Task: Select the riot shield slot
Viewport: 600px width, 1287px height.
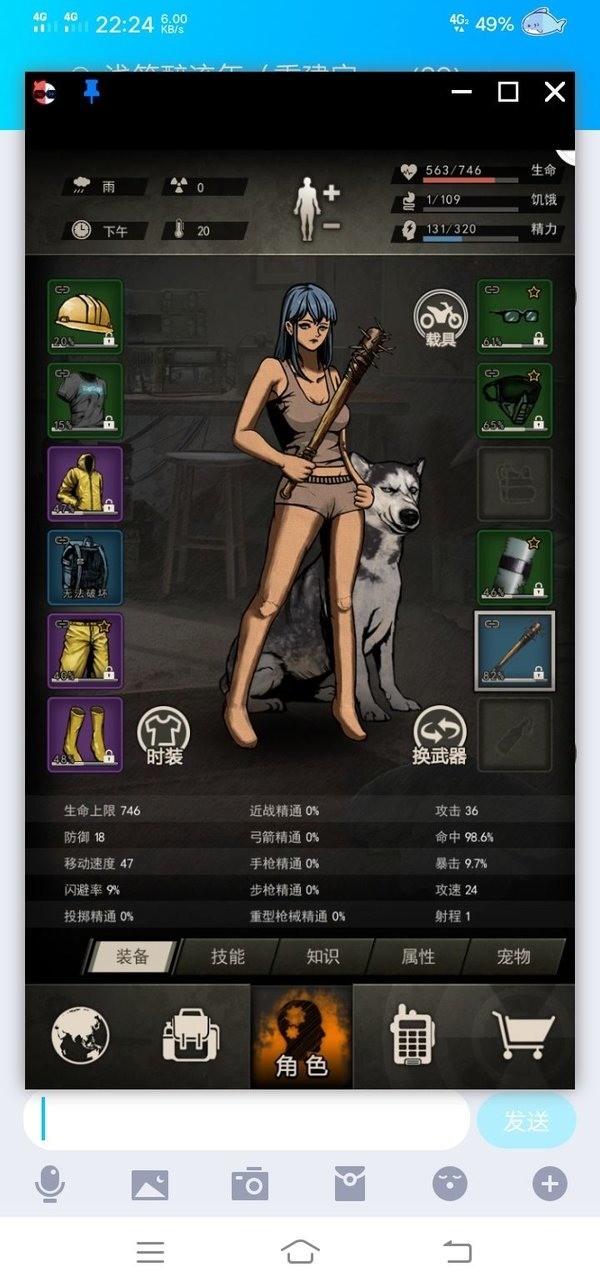Action: [x=514, y=567]
